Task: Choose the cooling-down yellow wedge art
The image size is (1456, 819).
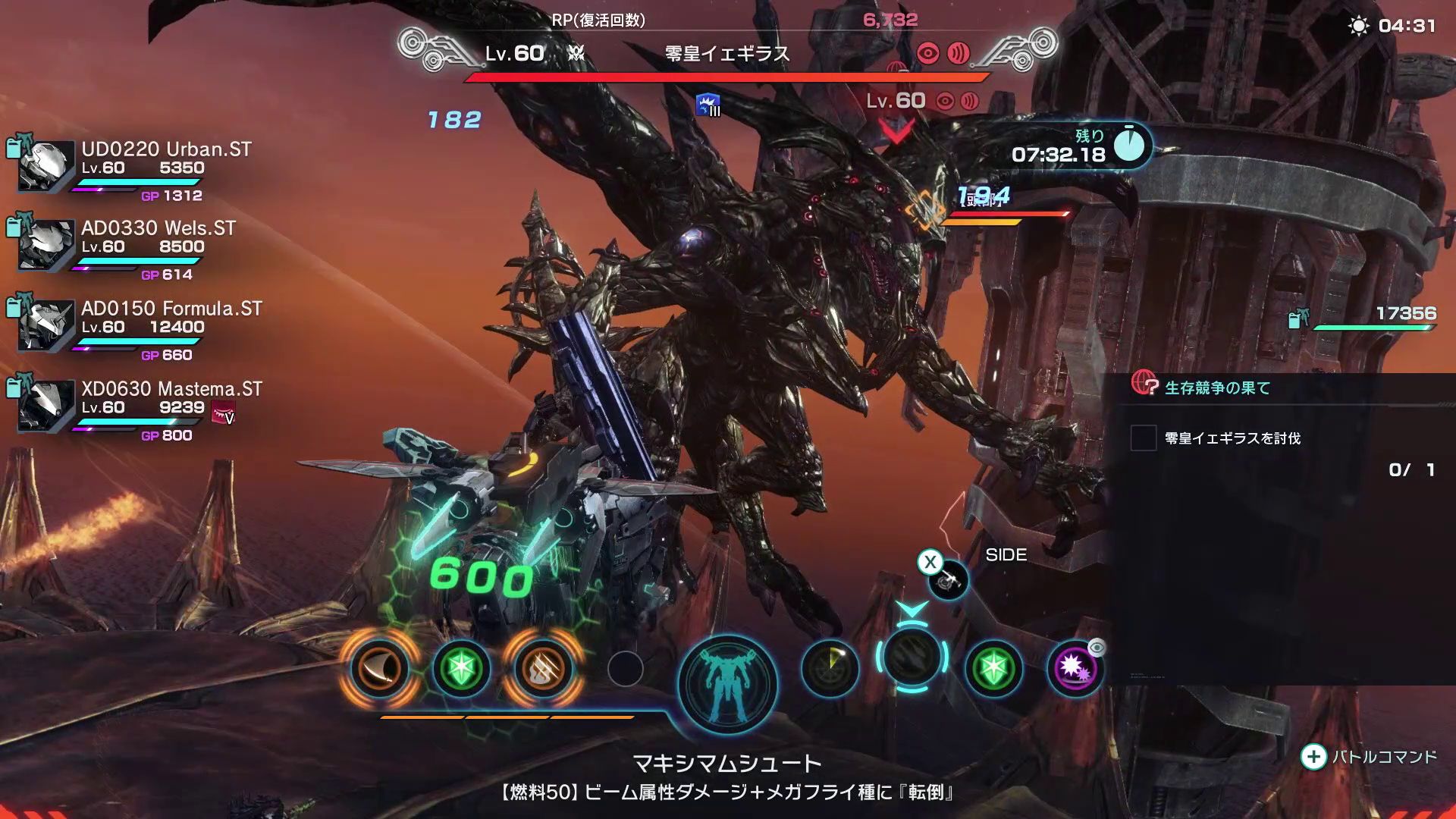Action: (830, 668)
